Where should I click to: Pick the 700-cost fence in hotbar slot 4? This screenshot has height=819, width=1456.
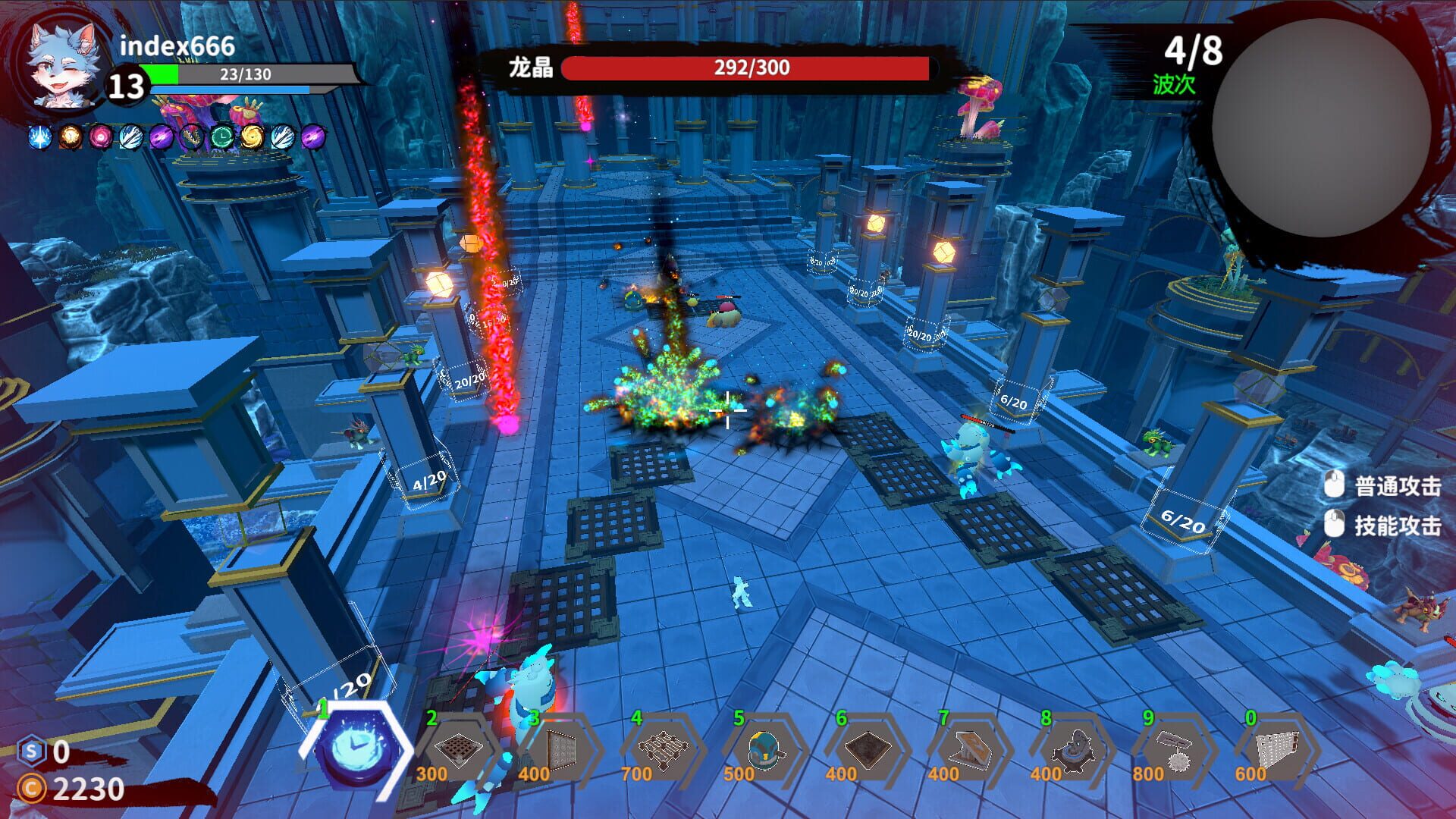[664, 751]
